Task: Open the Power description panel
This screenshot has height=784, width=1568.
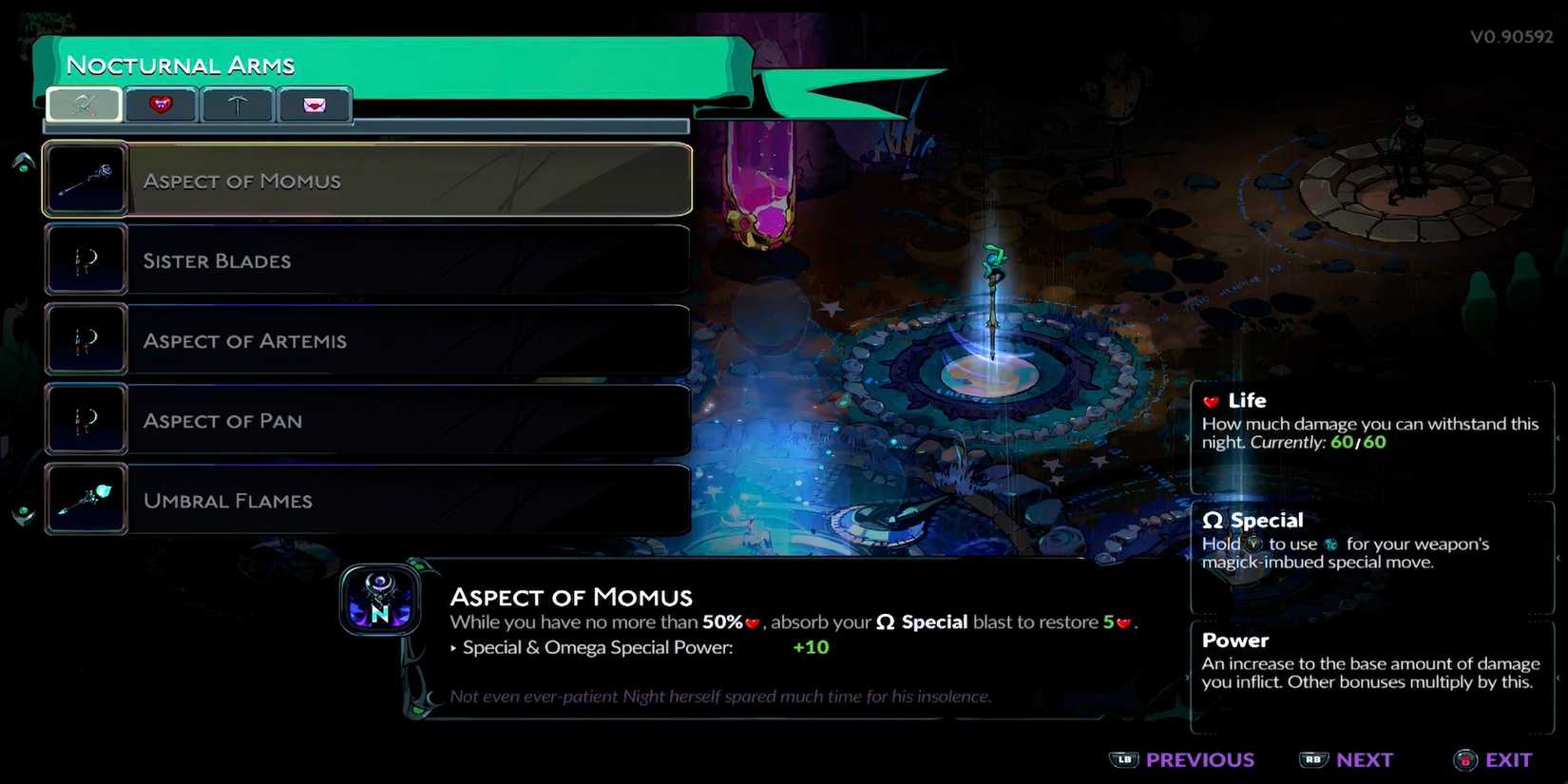Action: click(1368, 660)
